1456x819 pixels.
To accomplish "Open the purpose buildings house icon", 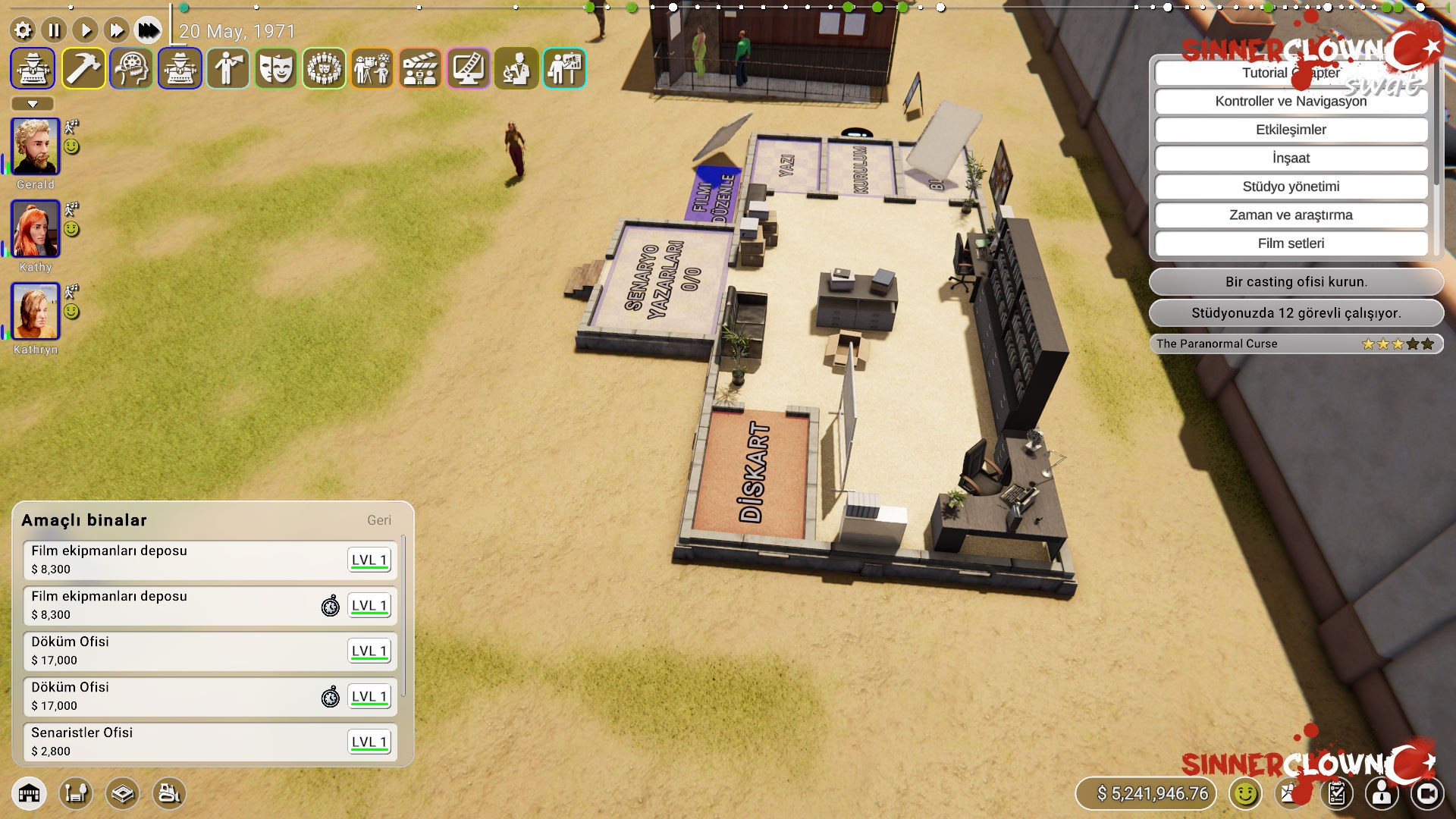I will pyautogui.click(x=29, y=793).
